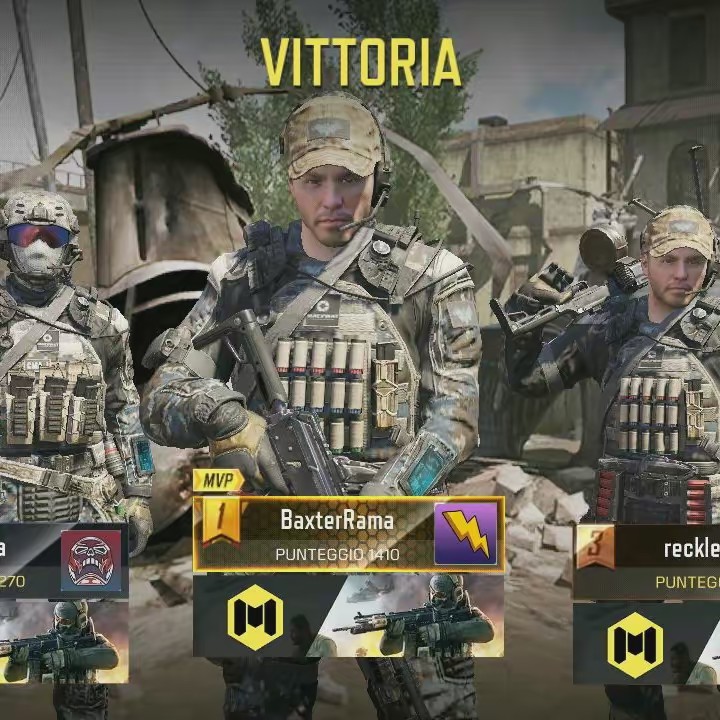Select BaxterRama's MVP name plate
The height and width of the screenshot is (720, 720).
pyautogui.click(x=335, y=533)
